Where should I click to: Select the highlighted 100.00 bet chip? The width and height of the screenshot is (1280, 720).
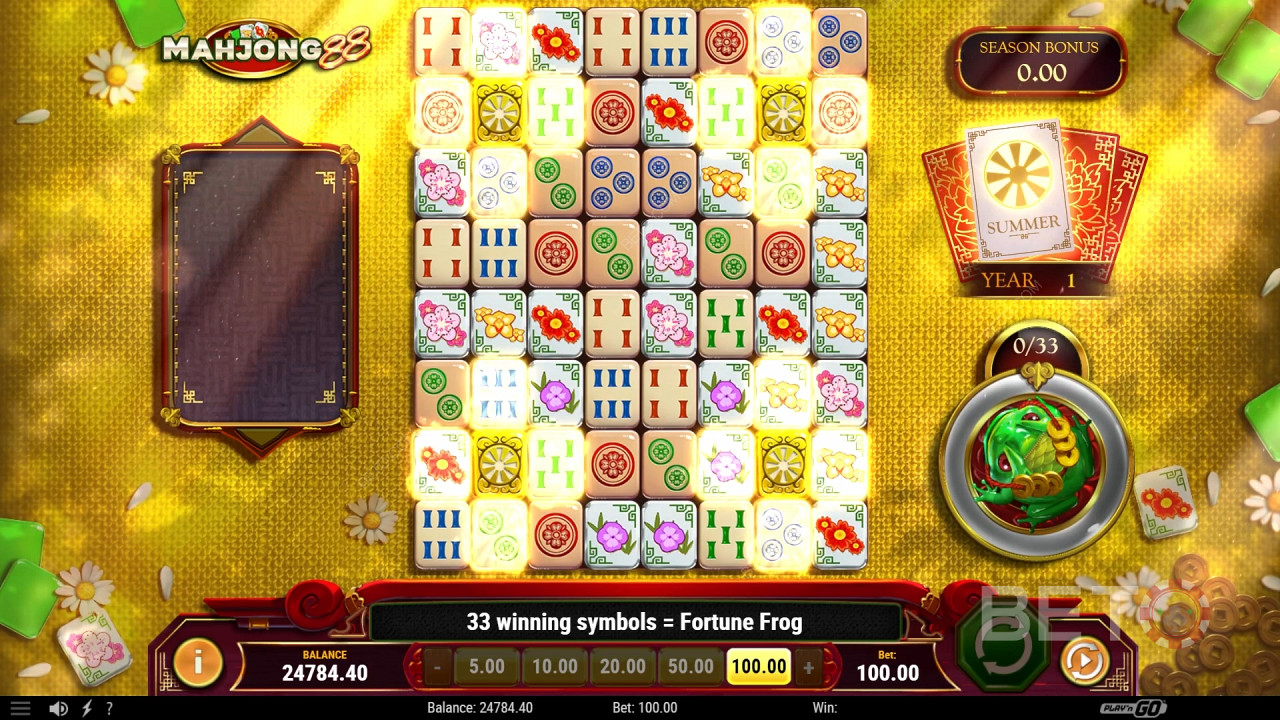click(759, 666)
